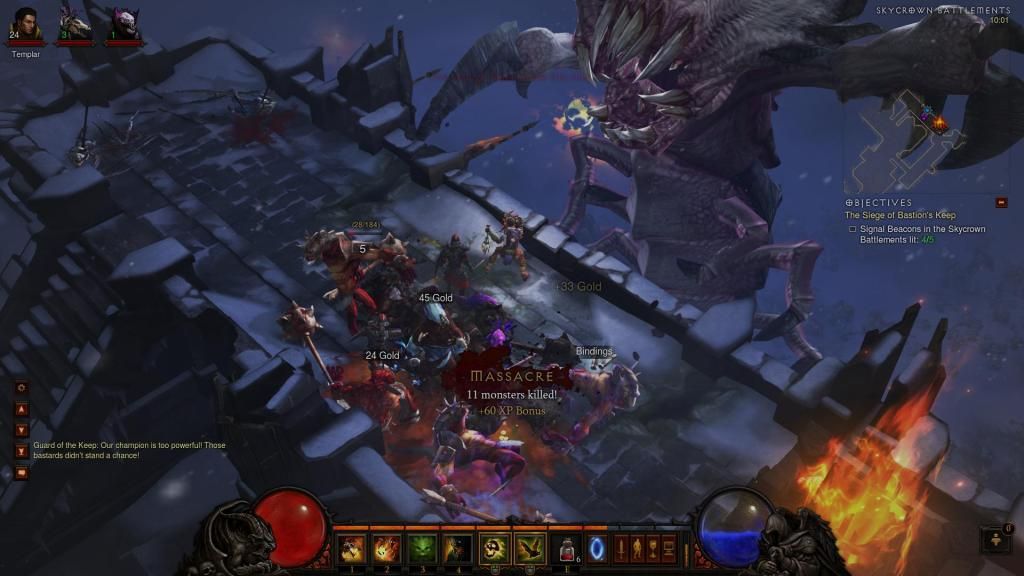The image size is (1024, 576).
Task: Collapse the Objectives tracker
Action: click(x=1001, y=203)
